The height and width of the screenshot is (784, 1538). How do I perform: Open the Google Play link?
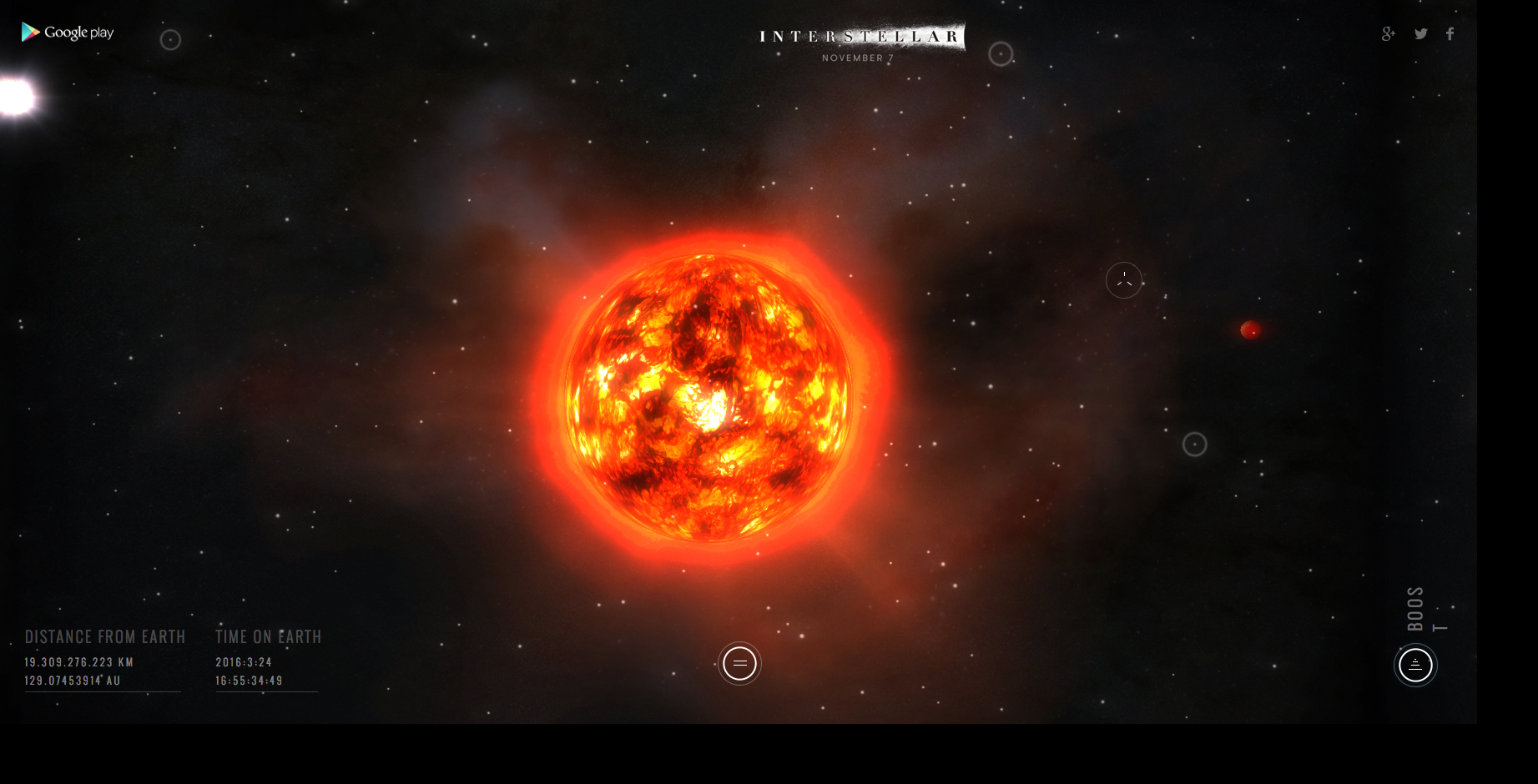(68, 33)
